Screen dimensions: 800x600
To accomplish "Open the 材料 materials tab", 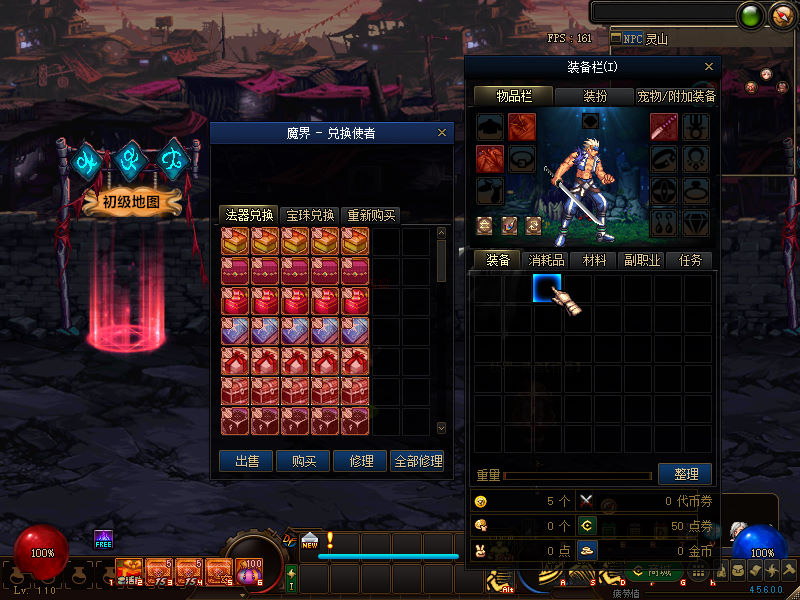I will (594, 260).
